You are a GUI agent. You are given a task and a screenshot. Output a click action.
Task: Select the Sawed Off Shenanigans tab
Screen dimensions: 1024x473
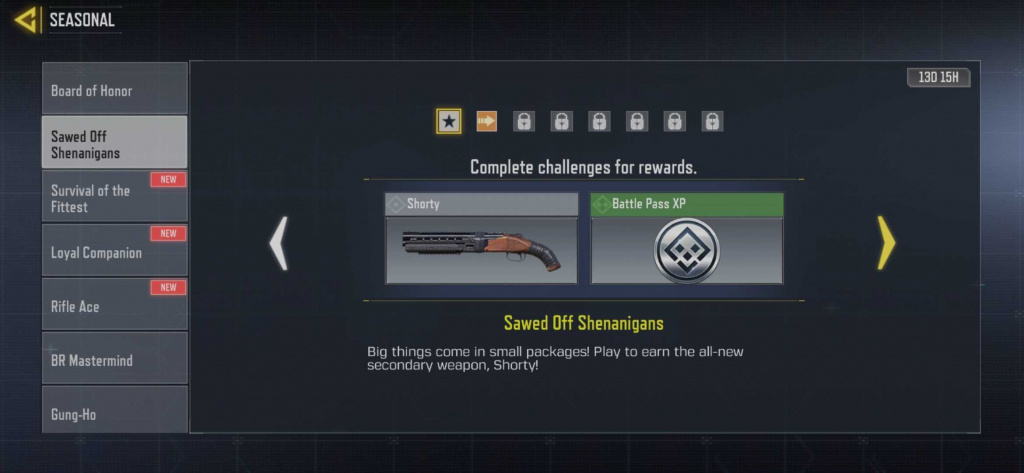tap(114, 144)
